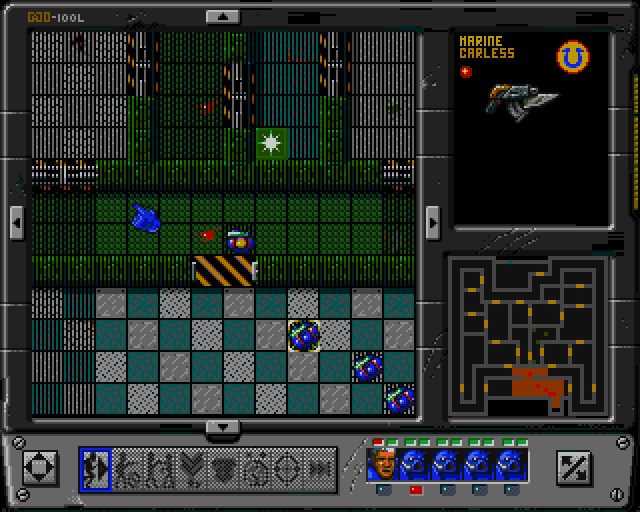The height and width of the screenshot is (512, 640).
Task: Inspect Marine Carless's bolter weapon image
Action: pos(516,98)
